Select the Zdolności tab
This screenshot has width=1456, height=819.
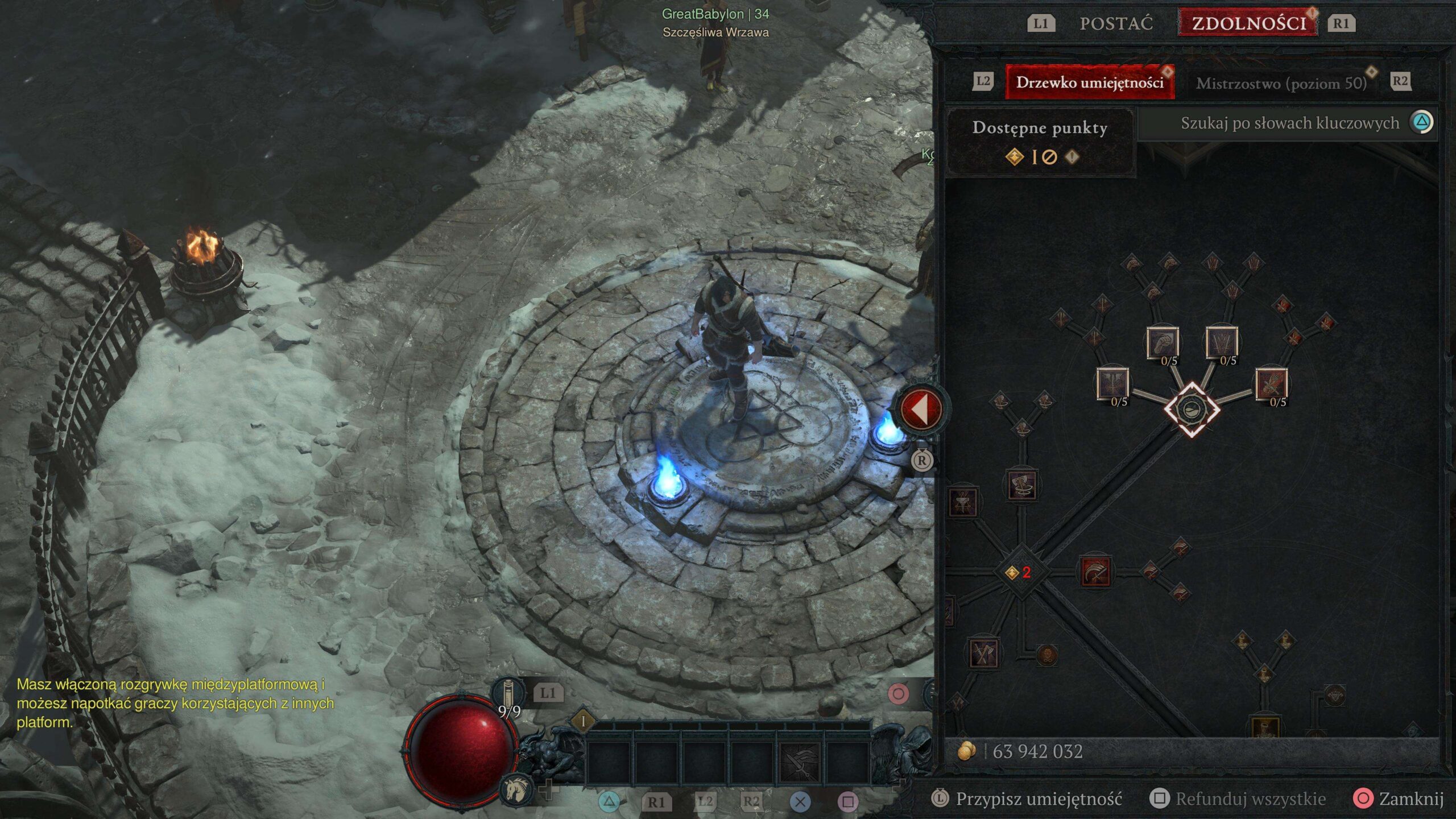coord(1248,23)
